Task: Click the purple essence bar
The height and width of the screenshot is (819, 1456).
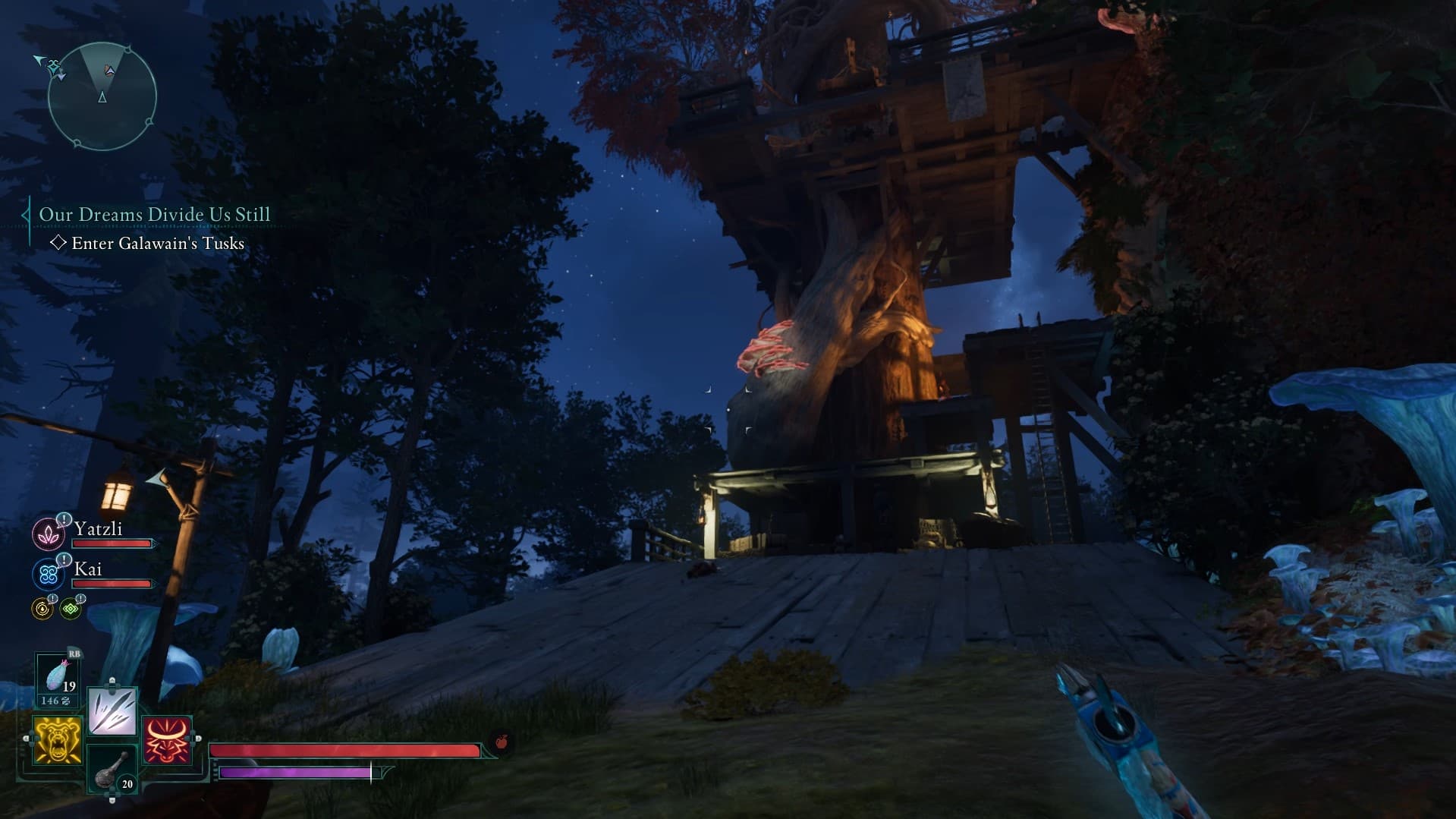Action: click(296, 773)
